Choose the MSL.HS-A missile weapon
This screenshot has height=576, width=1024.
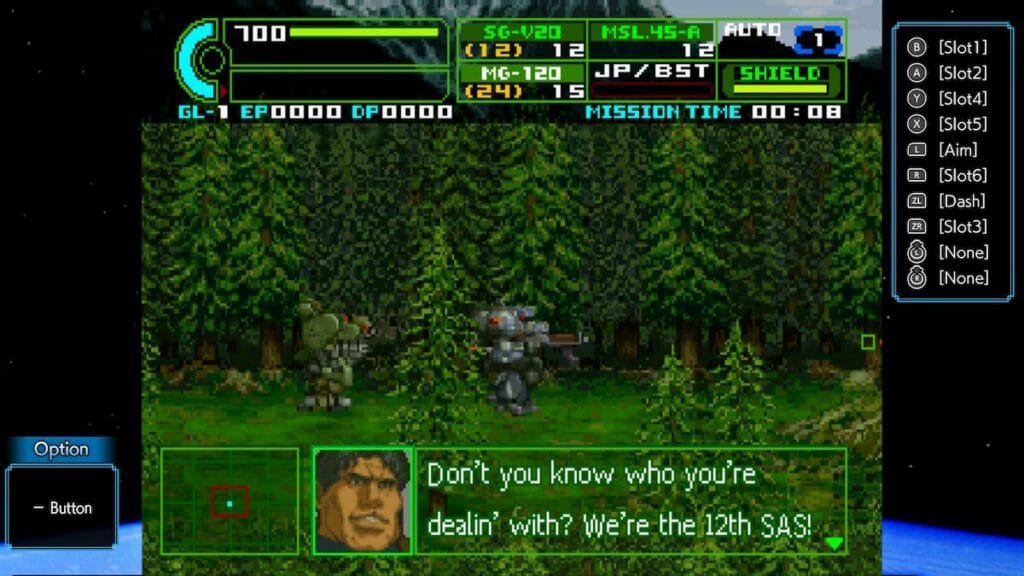click(x=651, y=40)
